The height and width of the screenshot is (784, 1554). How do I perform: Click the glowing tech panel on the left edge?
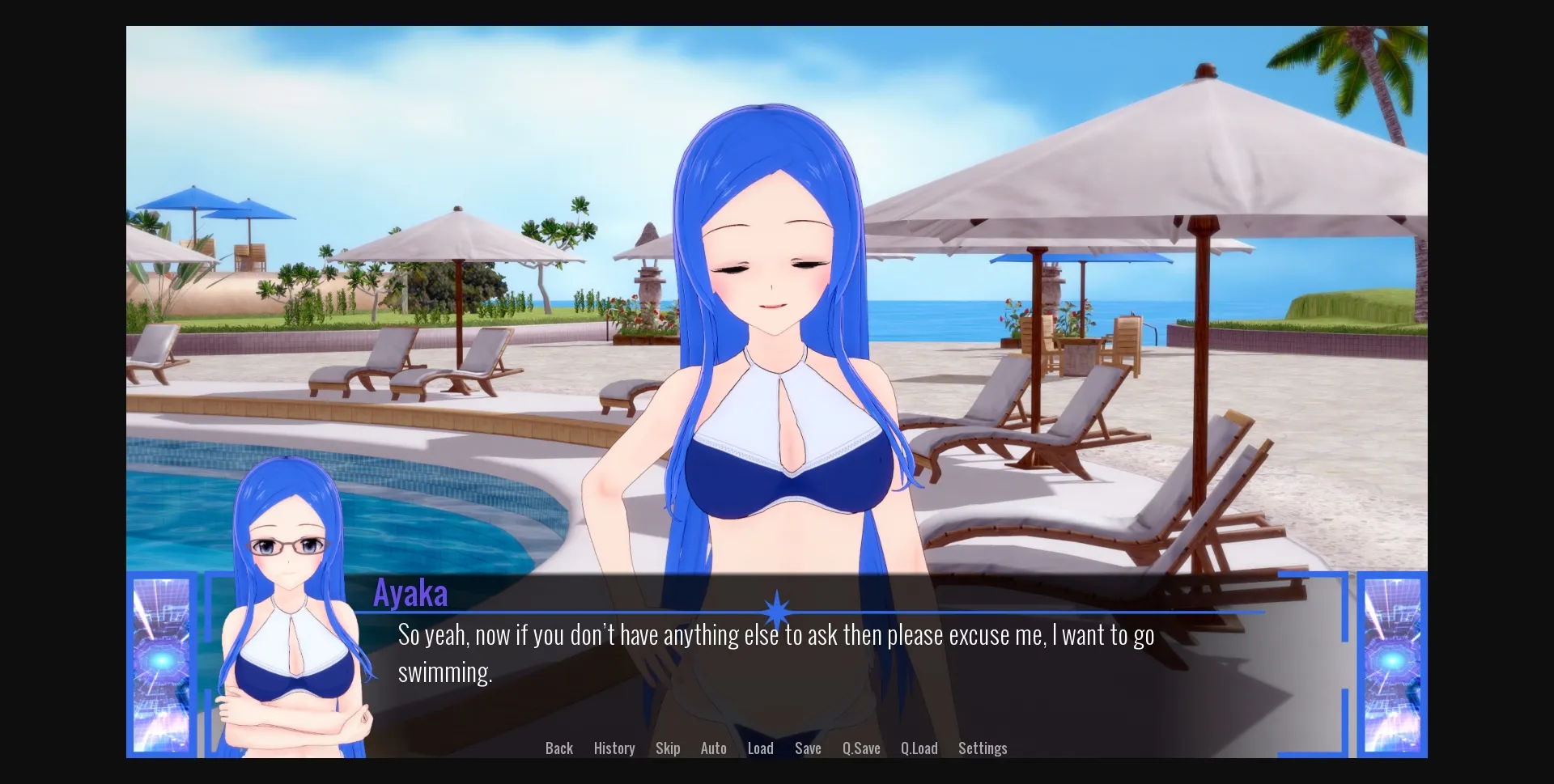click(x=162, y=663)
